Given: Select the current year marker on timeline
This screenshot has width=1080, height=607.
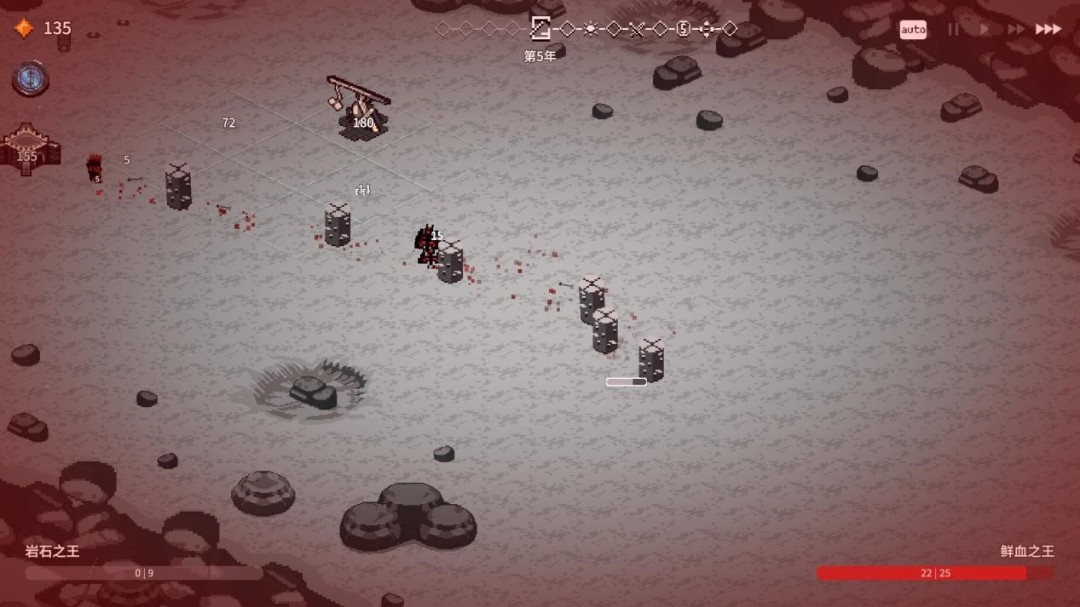Looking at the screenshot, I should pos(540,28).
